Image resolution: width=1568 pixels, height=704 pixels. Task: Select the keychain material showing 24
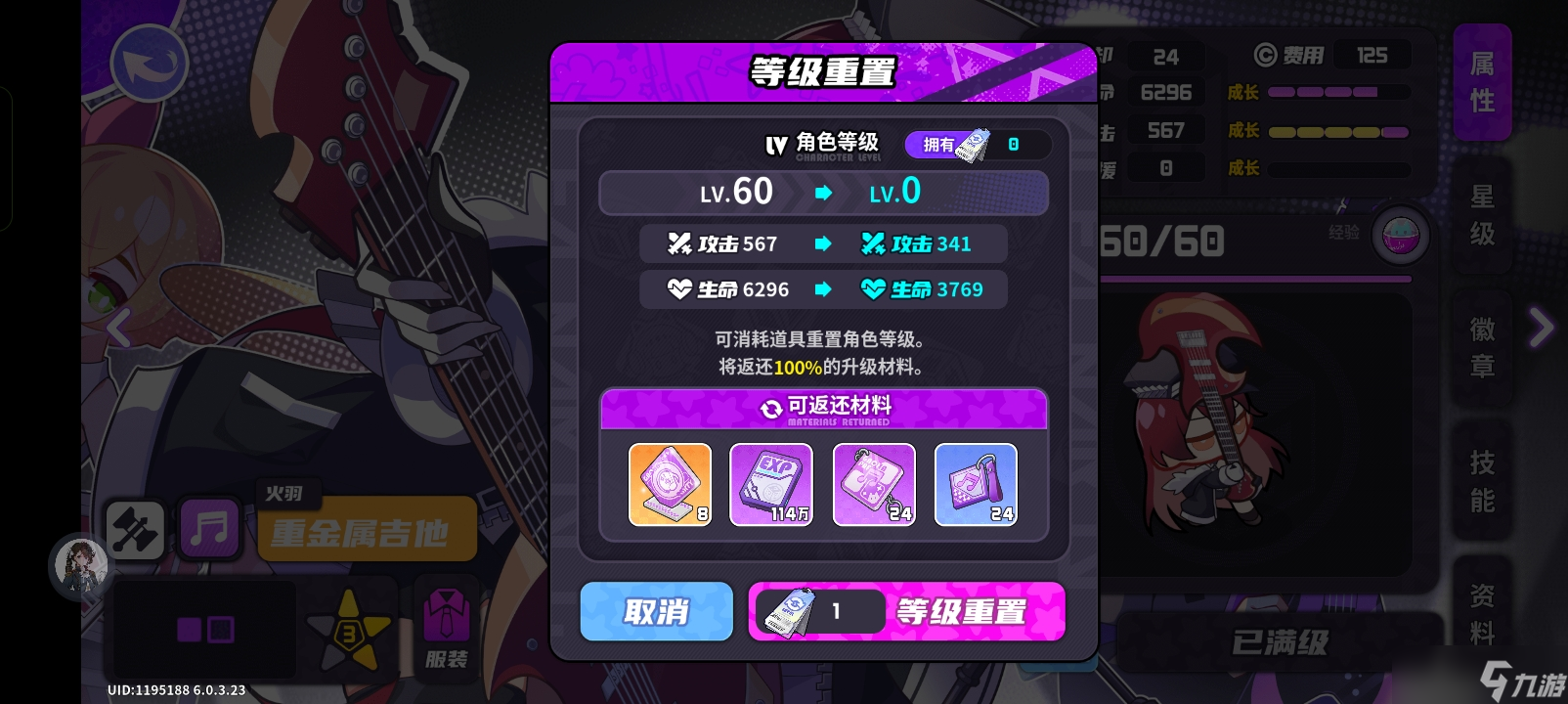pyautogui.click(x=874, y=484)
